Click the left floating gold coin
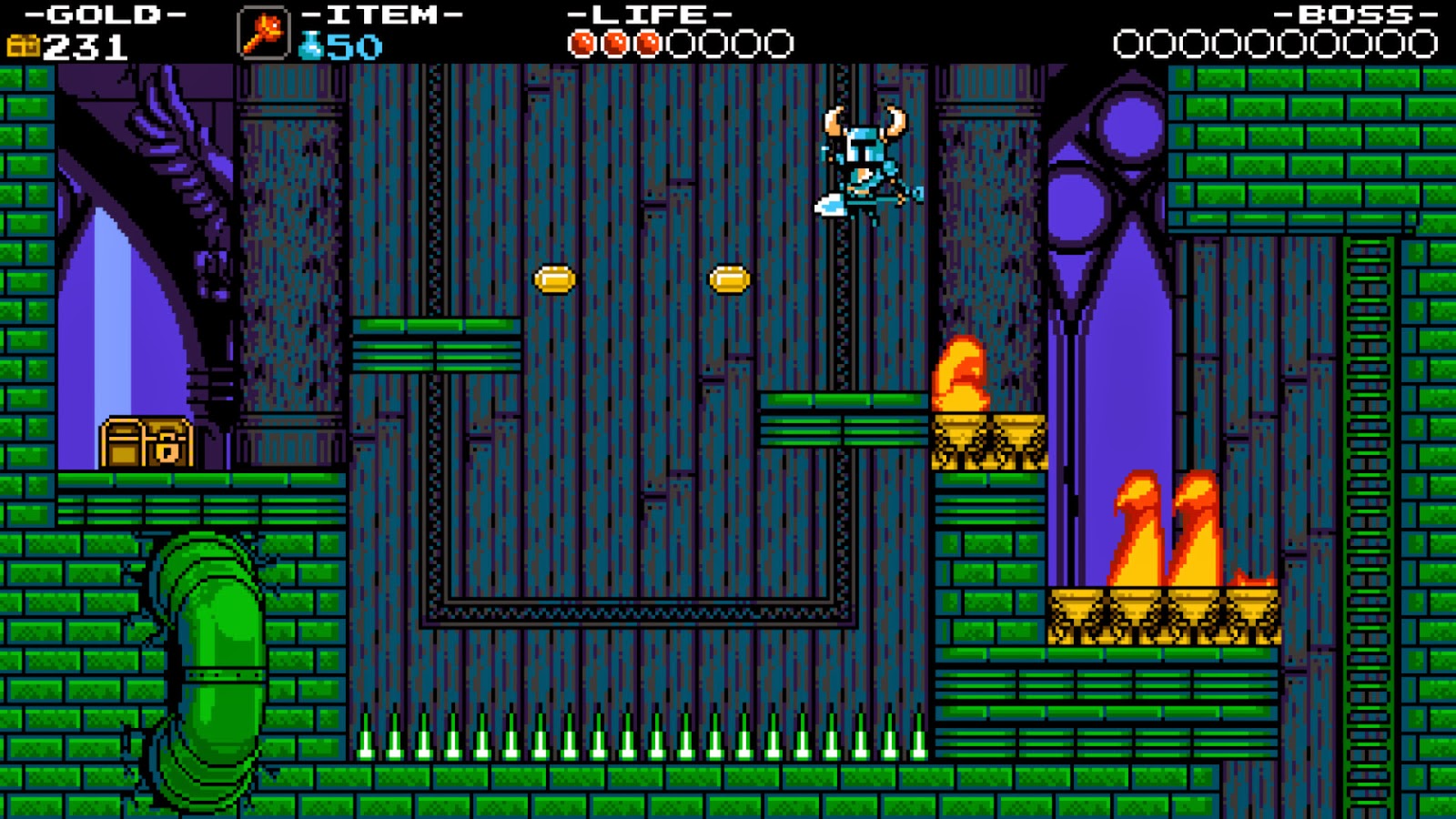This screenshot has height=819, width=1456. (556, 280)
